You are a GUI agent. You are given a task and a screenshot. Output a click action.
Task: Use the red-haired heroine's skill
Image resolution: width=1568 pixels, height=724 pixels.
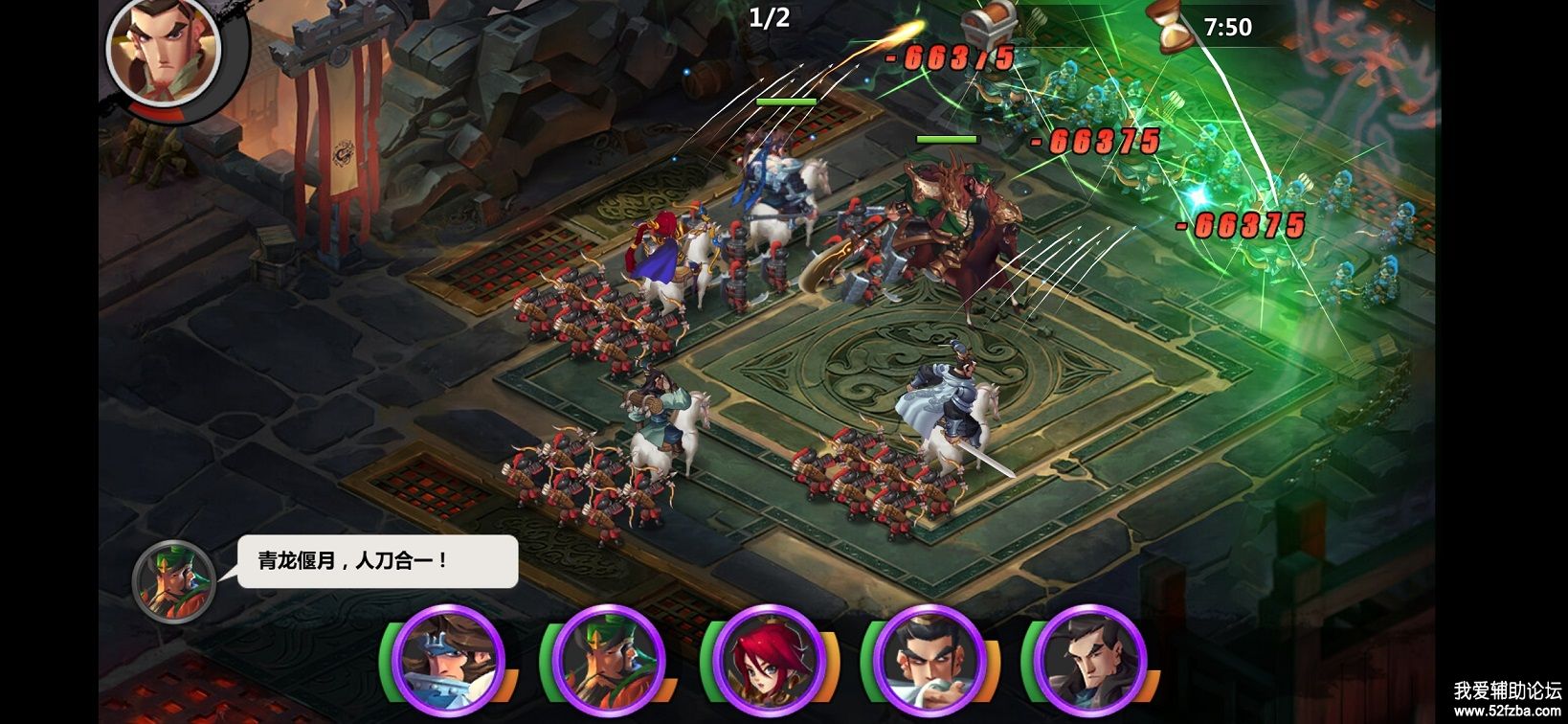tap(769, 660)
